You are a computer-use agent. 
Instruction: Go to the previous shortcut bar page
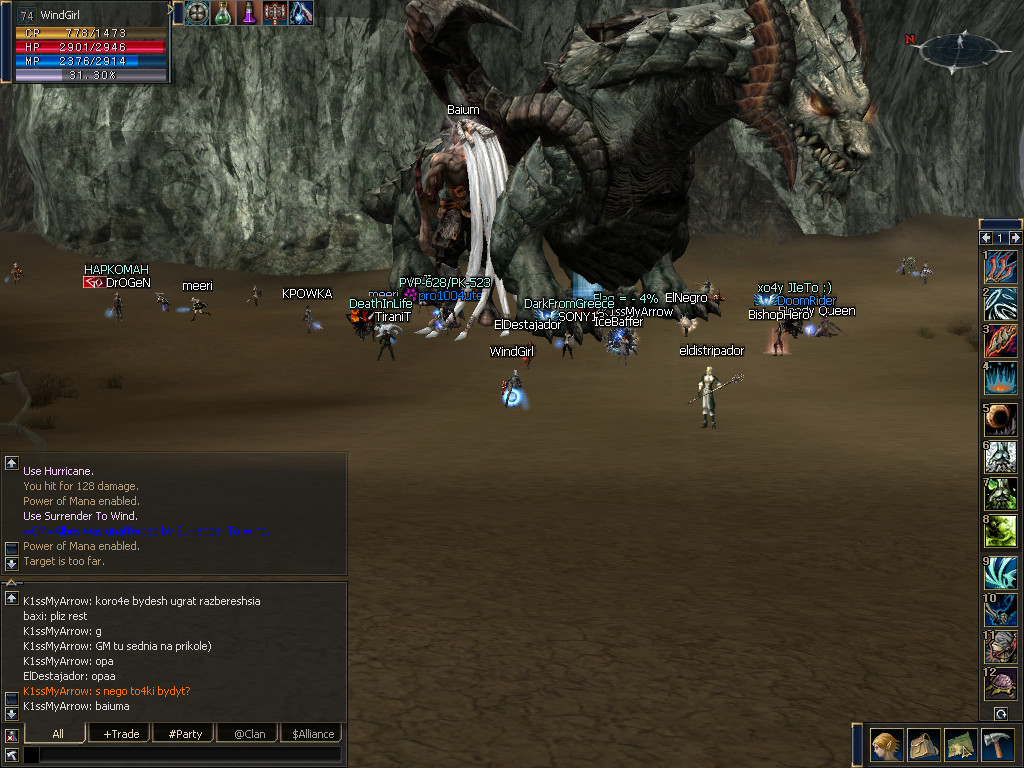click(x=986, y=238)
